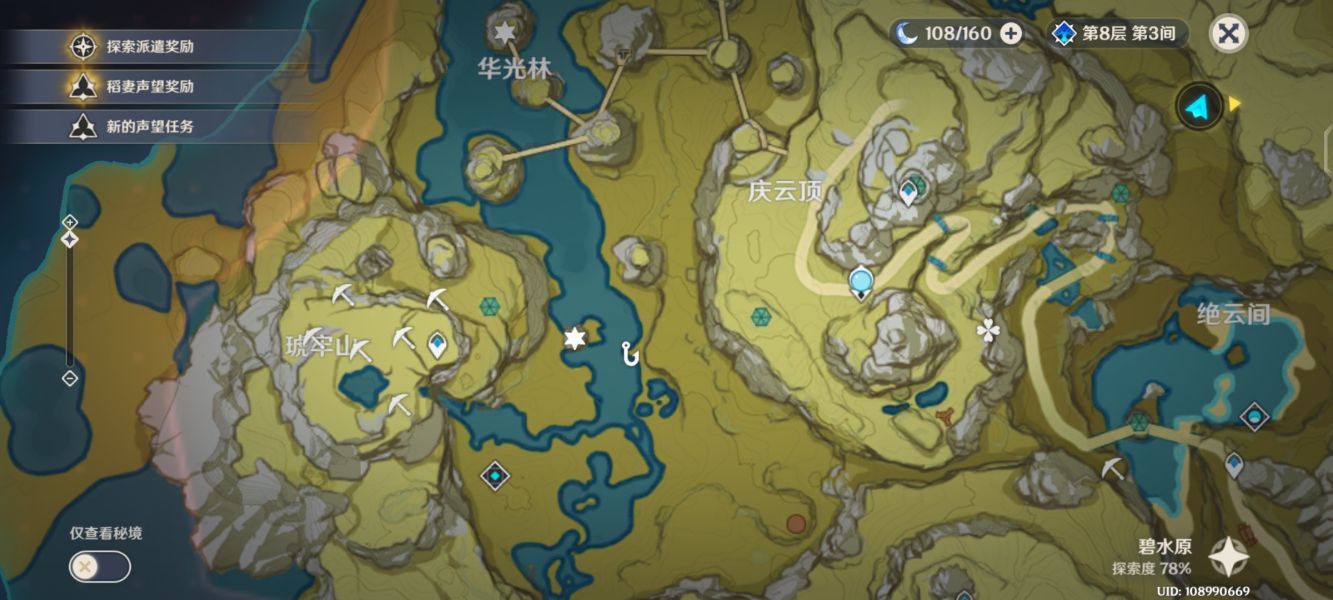Open the 新的声望任务 reputation quest notice
The height and width of the screenshot is (600, 1333).
150,126
